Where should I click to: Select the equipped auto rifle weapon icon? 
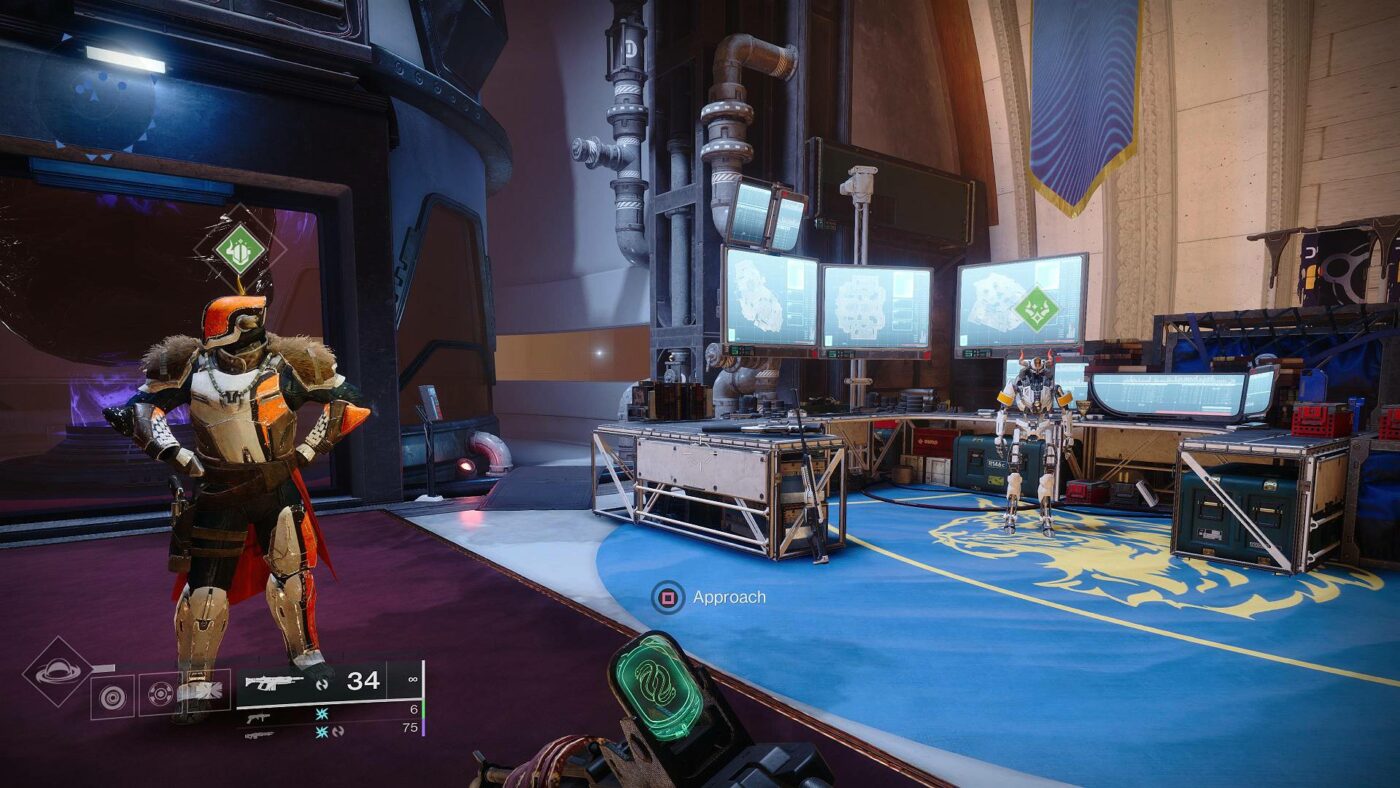(272, 682)
